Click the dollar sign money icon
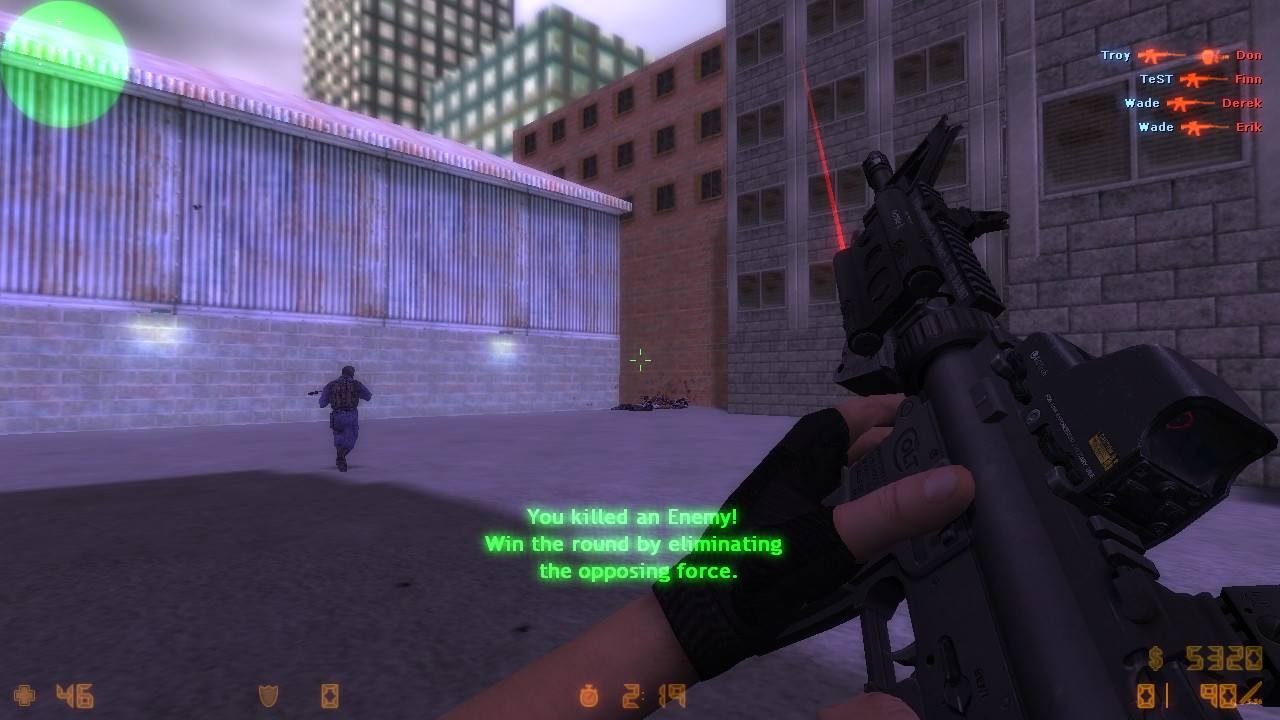Viewport: 1280px width, 720px height. (x=1157, y=660)
